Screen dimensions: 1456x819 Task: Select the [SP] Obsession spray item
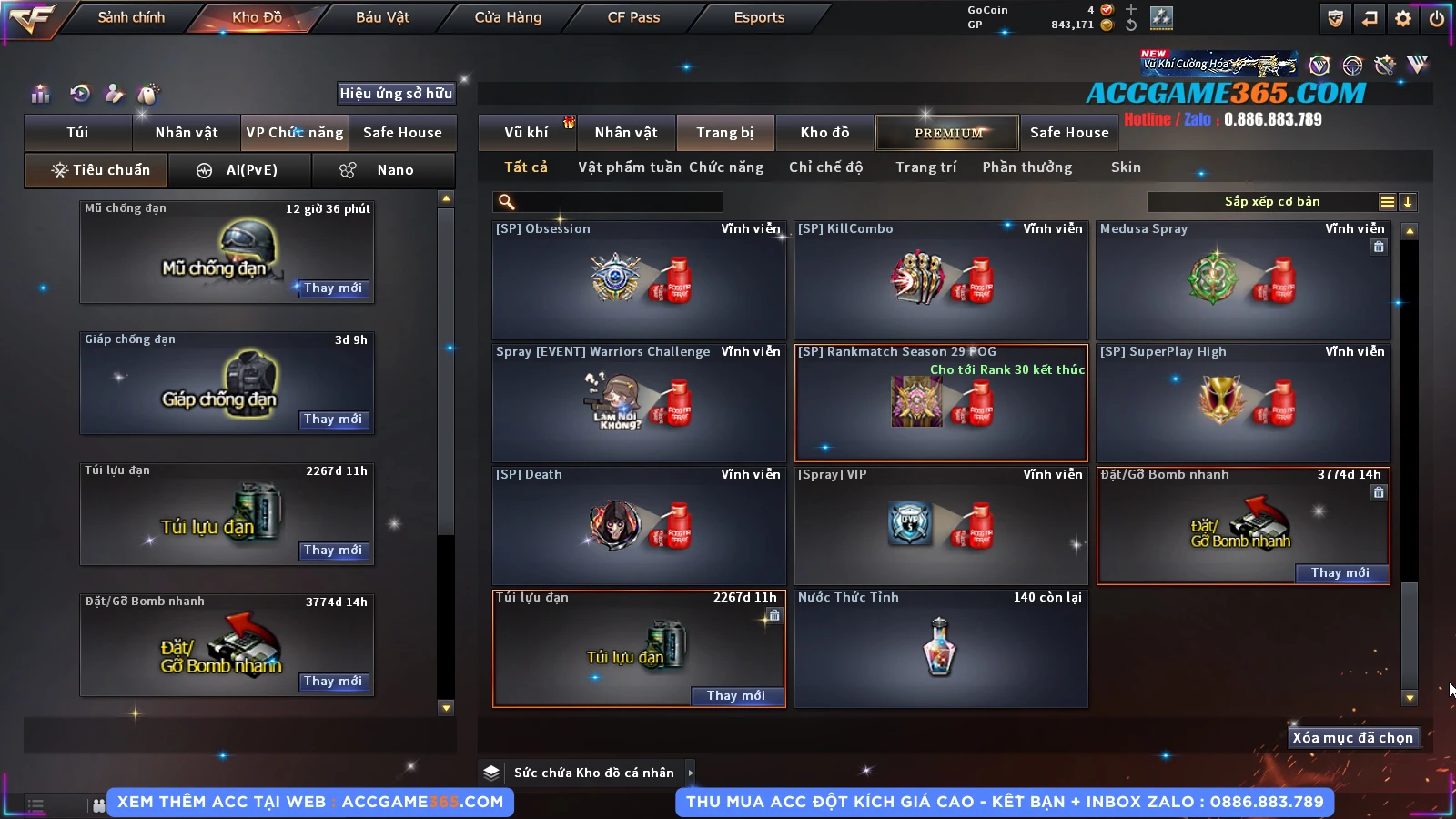click(x=639, y=279)
